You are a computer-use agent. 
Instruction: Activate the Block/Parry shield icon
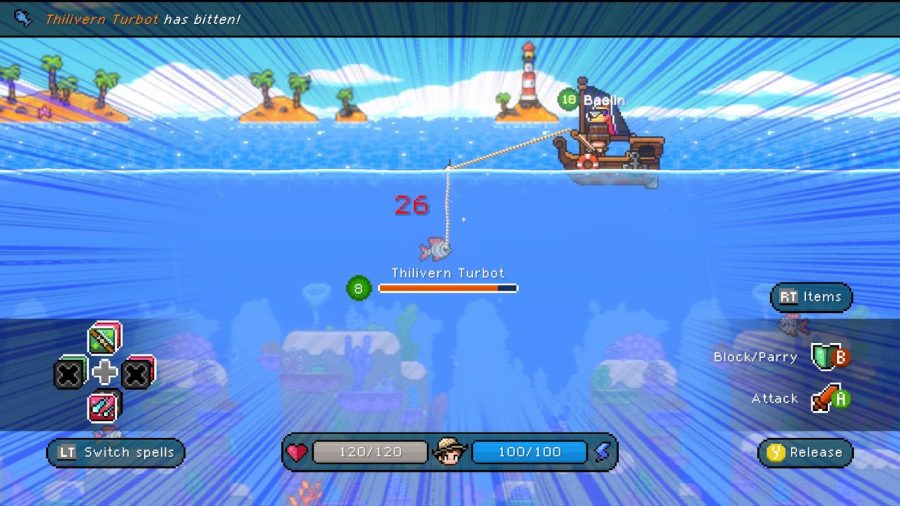823,357
